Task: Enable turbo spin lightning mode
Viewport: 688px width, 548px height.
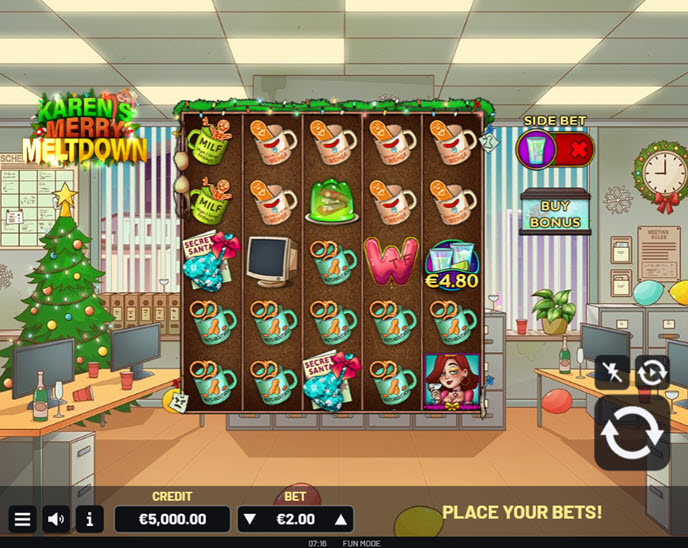Action: (611, 372)
